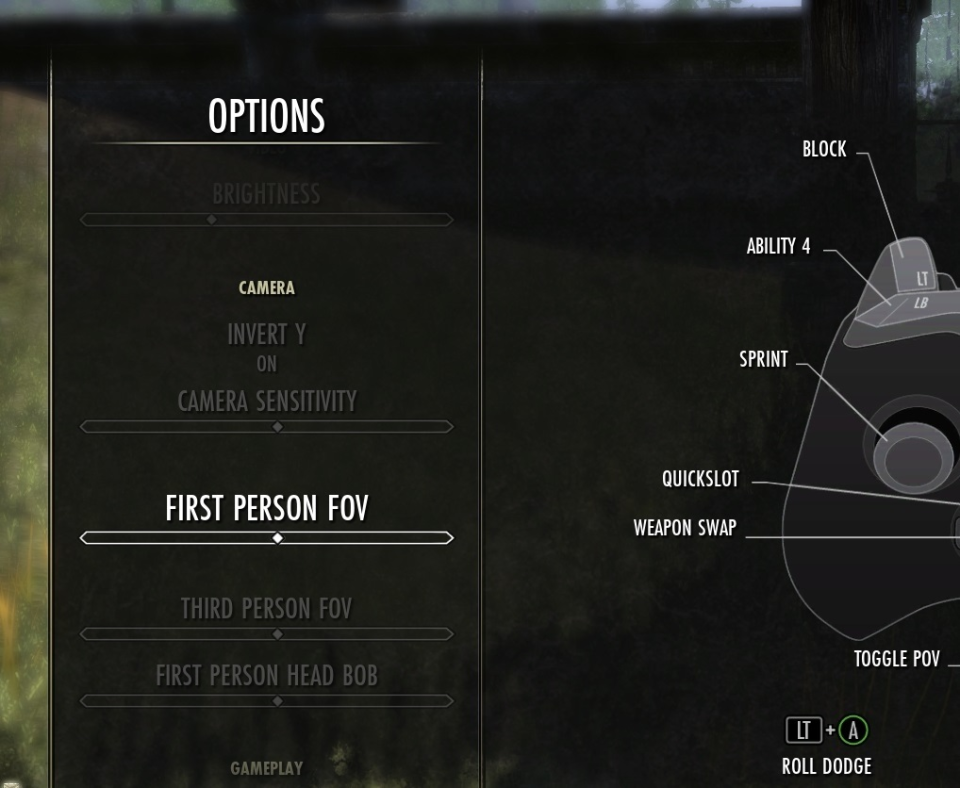Select the First Person Head Bob option

[266, 676]
